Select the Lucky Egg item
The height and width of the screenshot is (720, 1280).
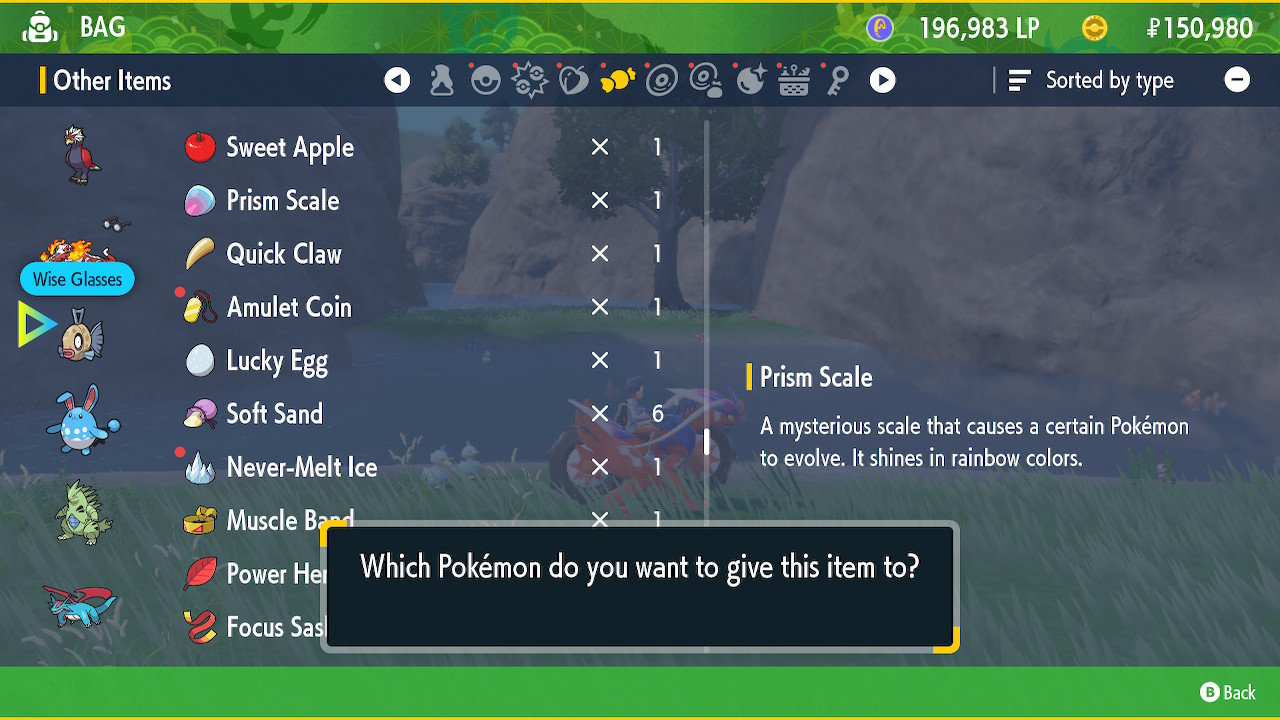(x=277, y=361)
